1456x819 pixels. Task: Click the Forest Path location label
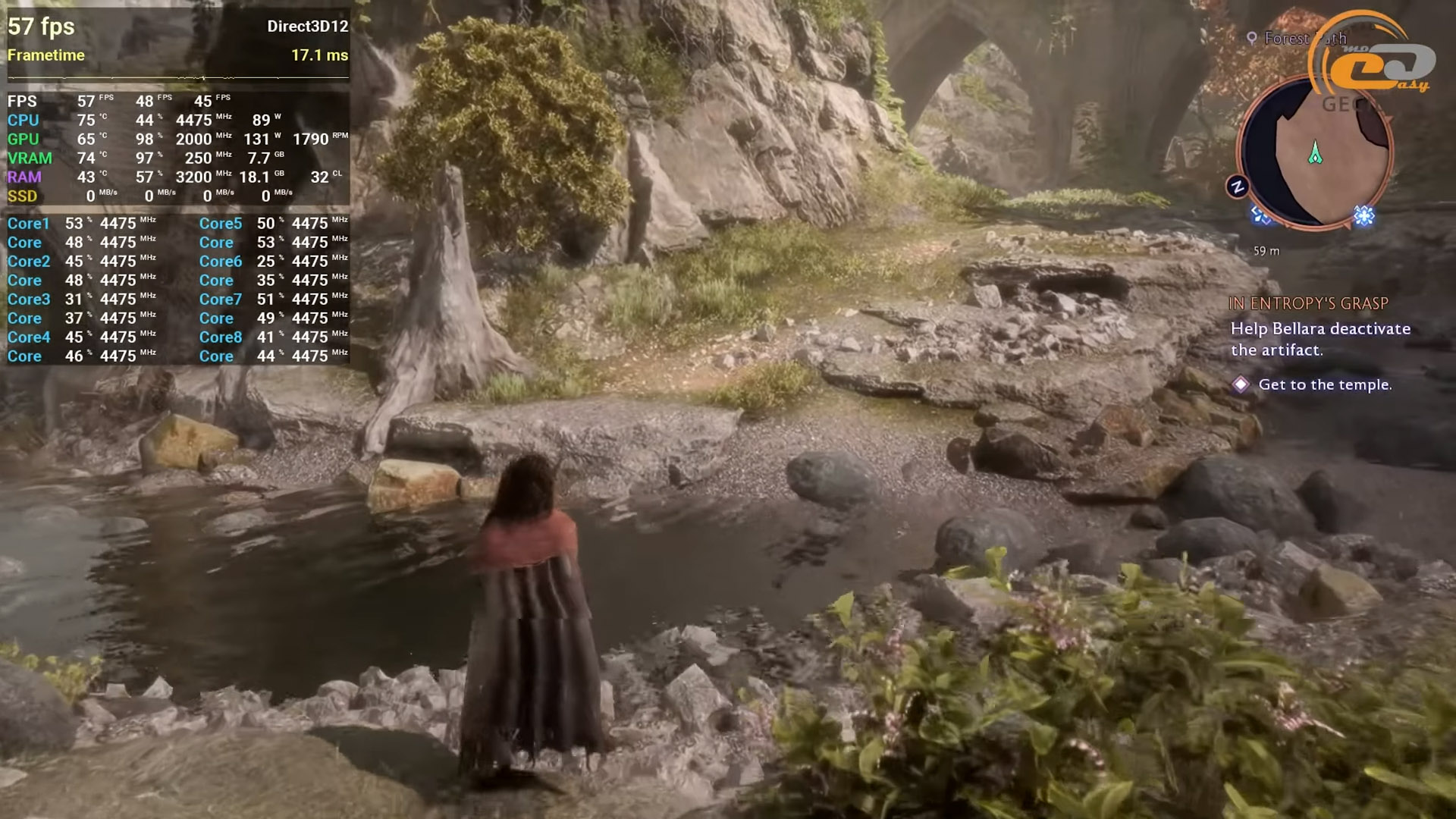(1297, 38)
